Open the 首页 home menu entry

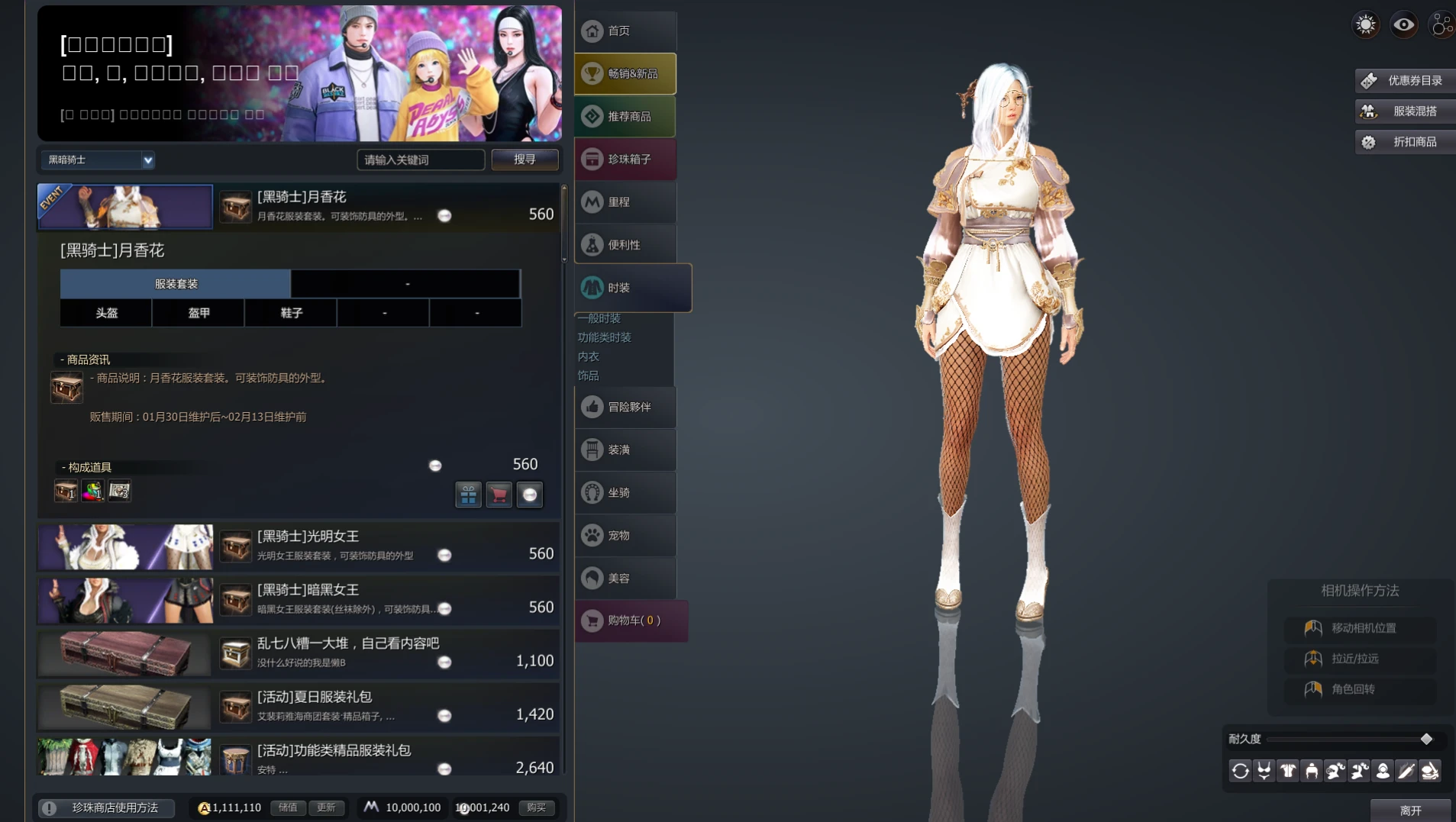pyautogui.click(x=625, y=31)
